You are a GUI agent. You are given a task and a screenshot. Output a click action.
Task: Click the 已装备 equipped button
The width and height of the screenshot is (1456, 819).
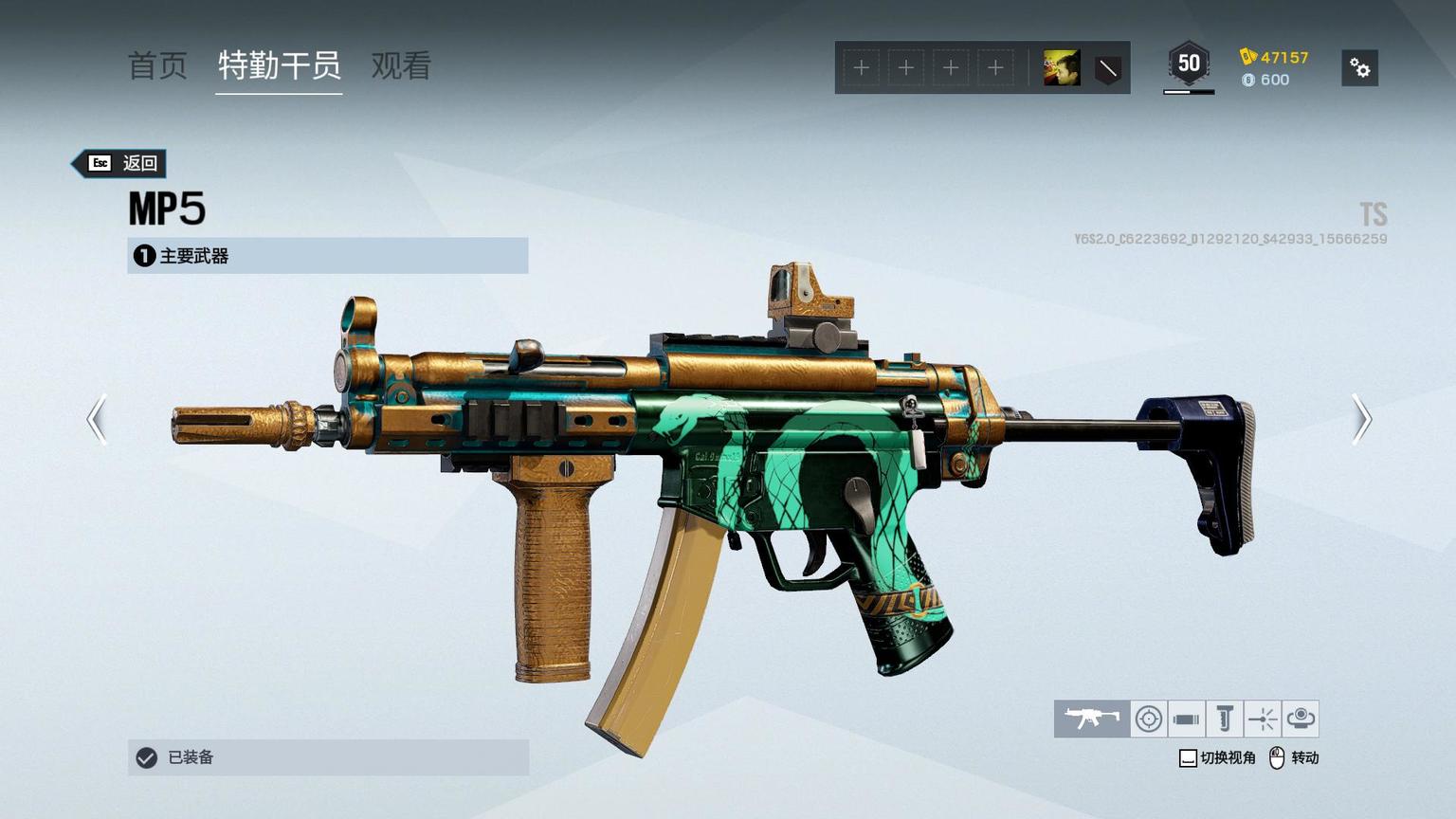click(x=327, y=757)
